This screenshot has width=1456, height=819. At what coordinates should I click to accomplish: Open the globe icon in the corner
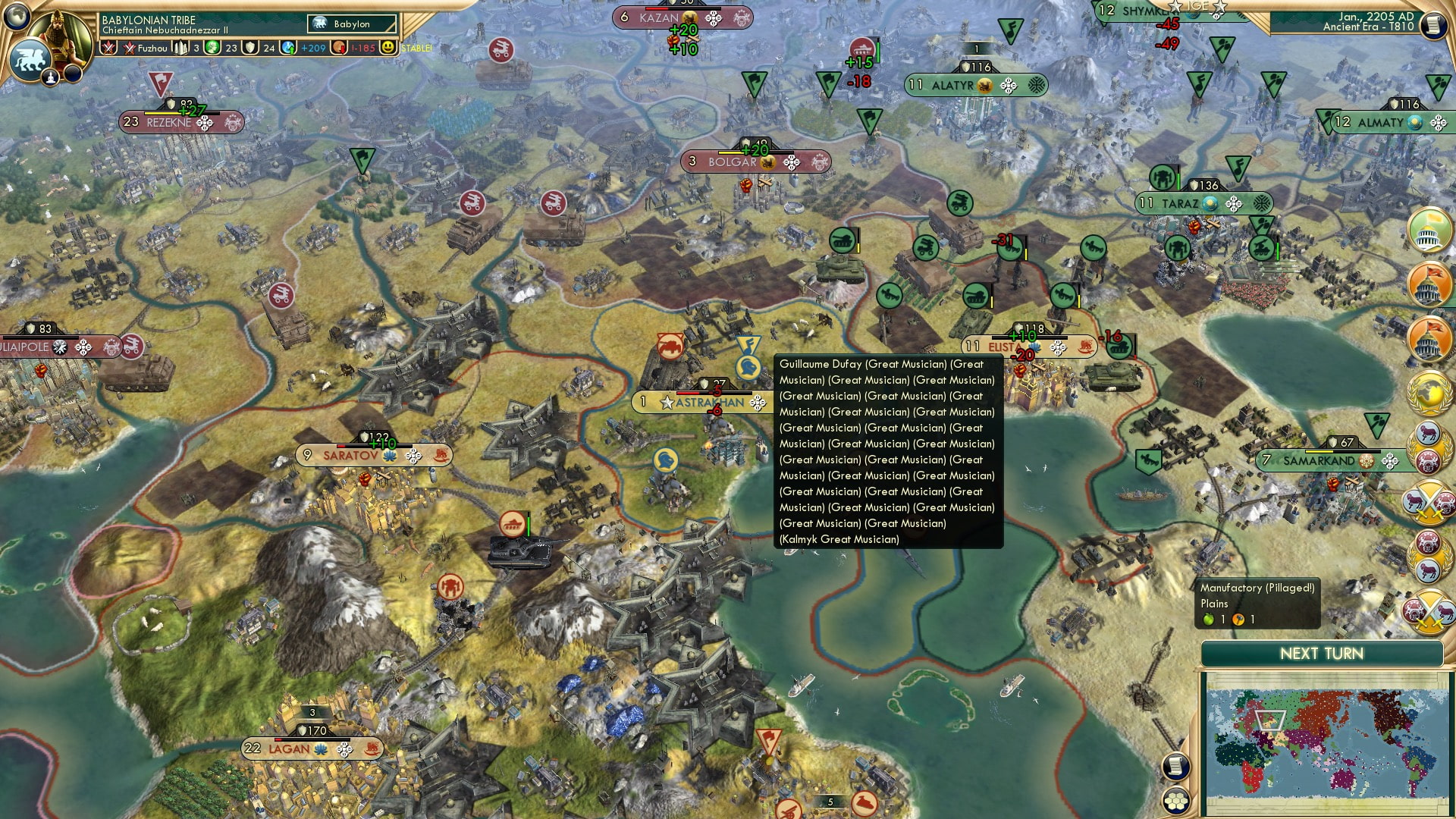coord(17,15)
